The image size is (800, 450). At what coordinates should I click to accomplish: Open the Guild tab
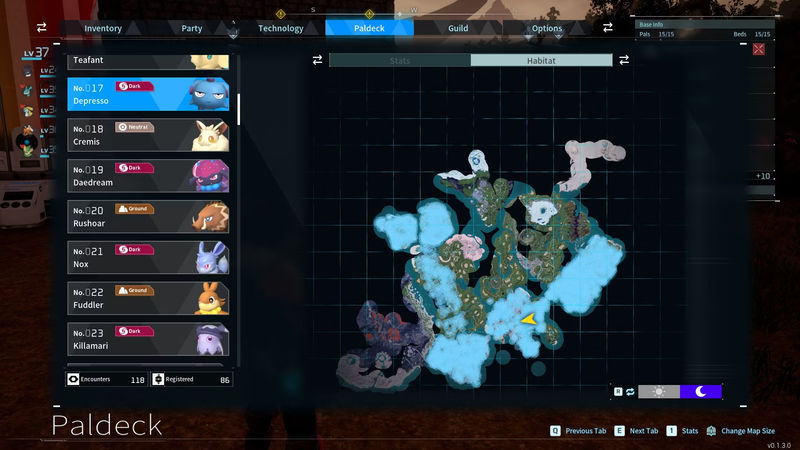tap(458, 28)
